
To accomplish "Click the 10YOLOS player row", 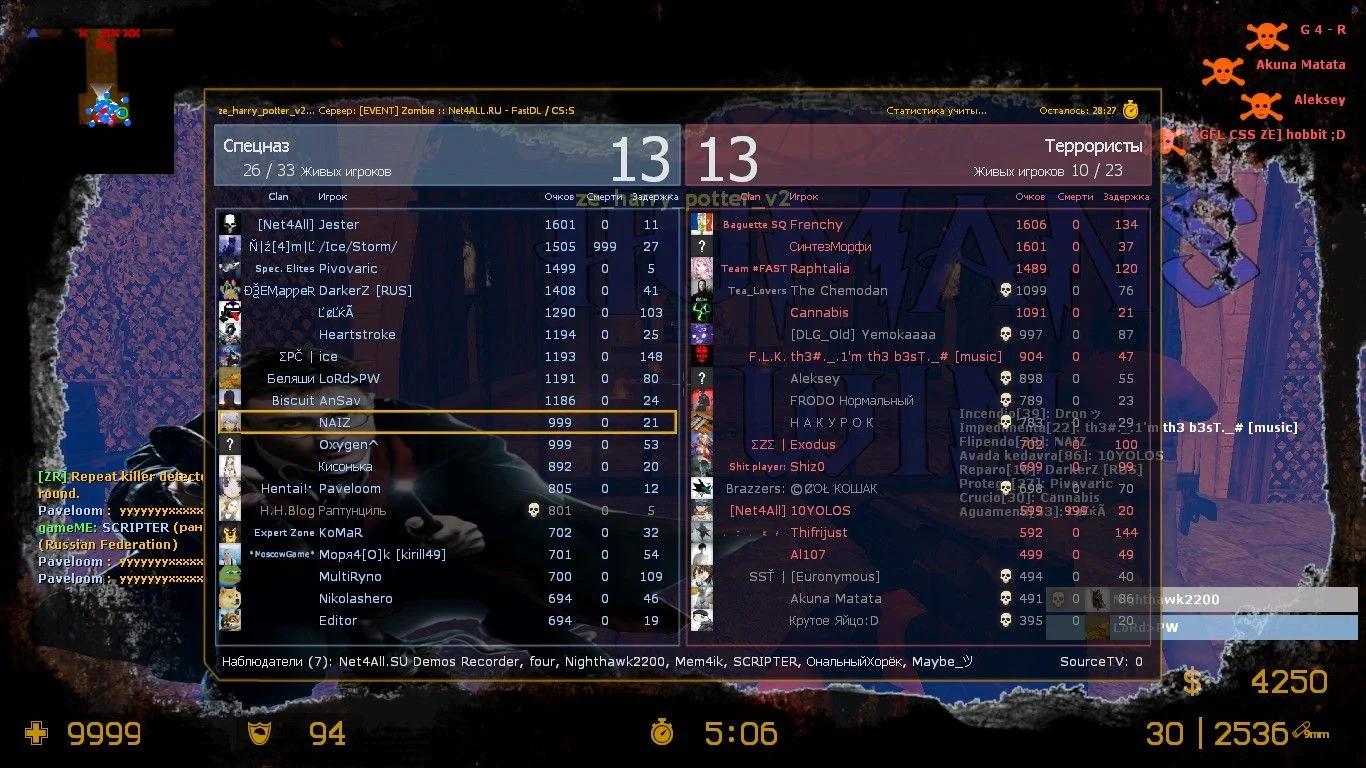I will (x=918, y=511).
